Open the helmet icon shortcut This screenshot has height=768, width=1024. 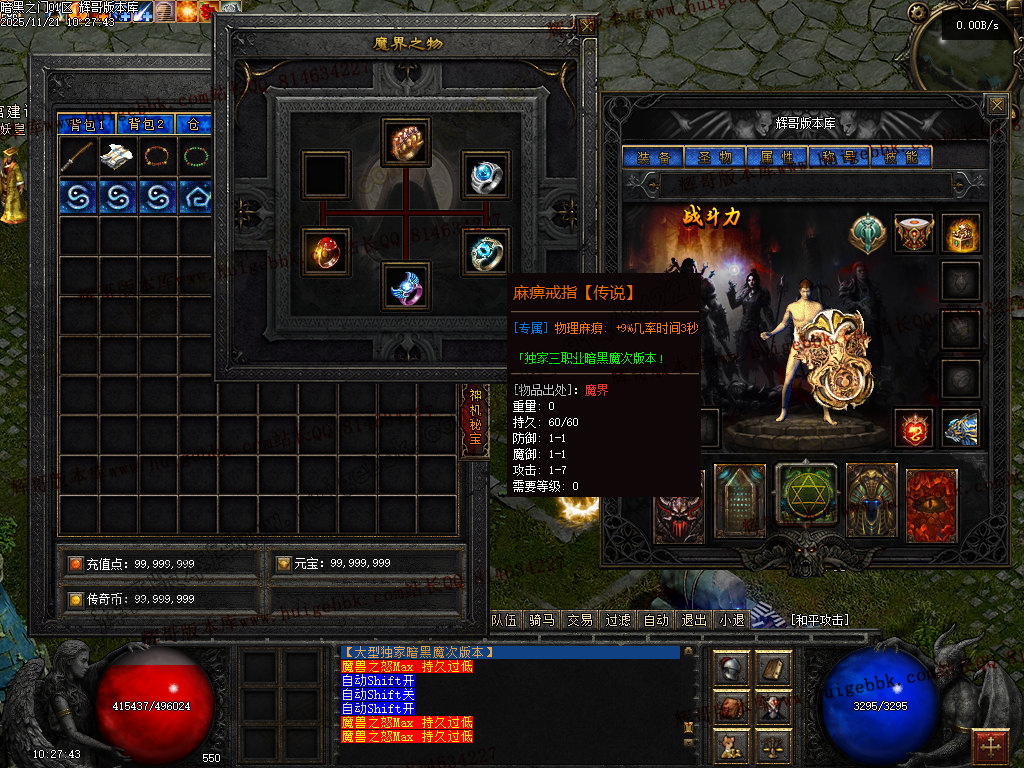point(731,669)
